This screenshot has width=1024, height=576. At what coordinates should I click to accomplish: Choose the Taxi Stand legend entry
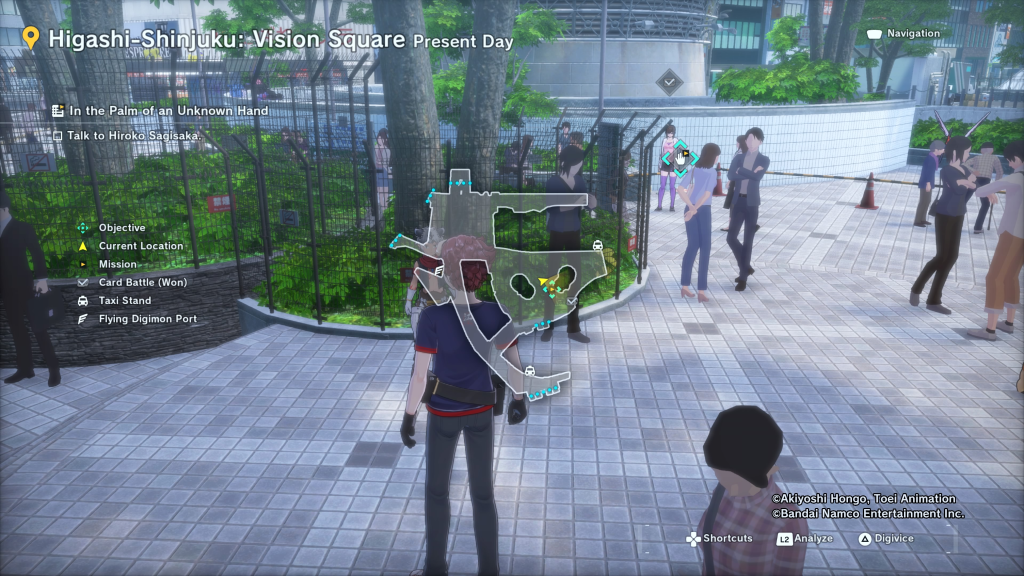click(x=124, y=300)
